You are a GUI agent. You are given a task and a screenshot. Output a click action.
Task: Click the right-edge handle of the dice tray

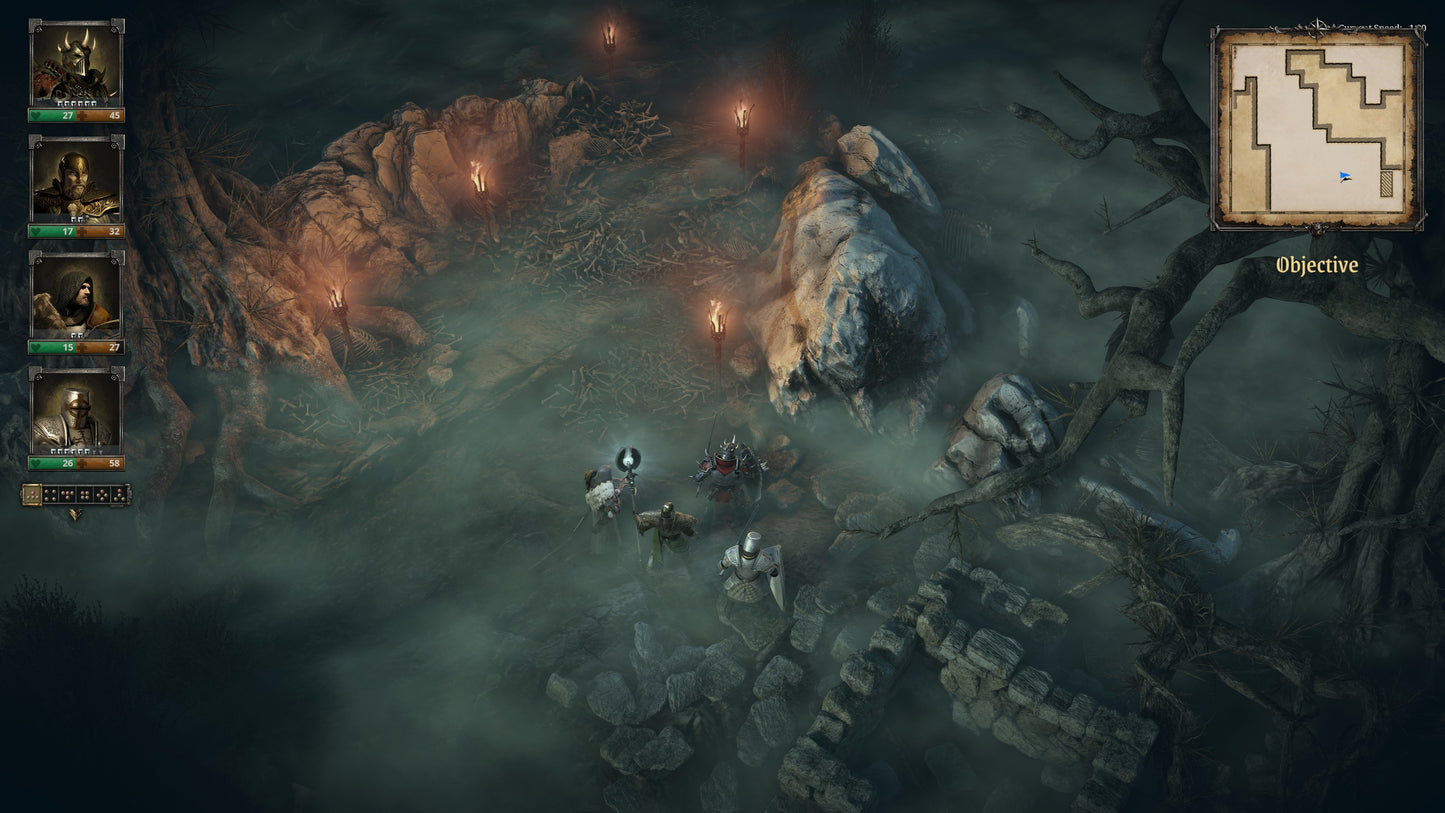tap(128, 495)
